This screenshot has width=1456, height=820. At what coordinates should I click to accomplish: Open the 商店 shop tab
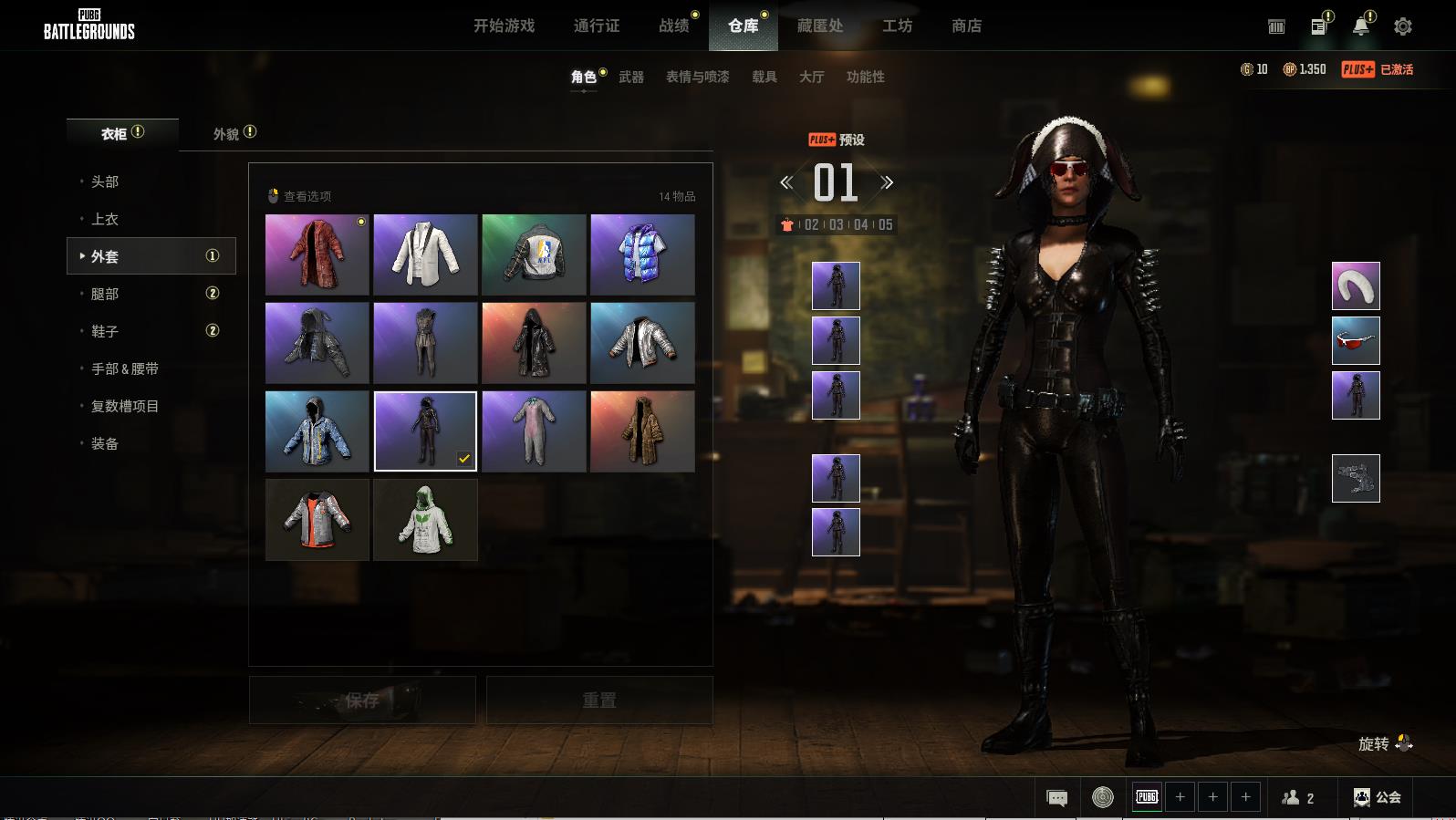(966, 26)
